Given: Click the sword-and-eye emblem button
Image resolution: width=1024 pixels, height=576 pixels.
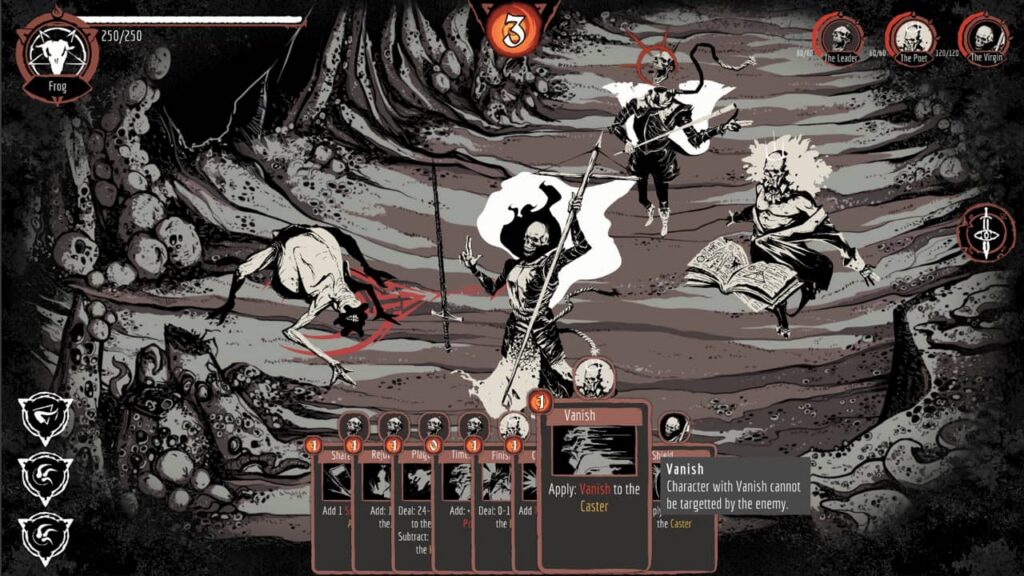Looking at the screenshot, I should pos(986,233).
